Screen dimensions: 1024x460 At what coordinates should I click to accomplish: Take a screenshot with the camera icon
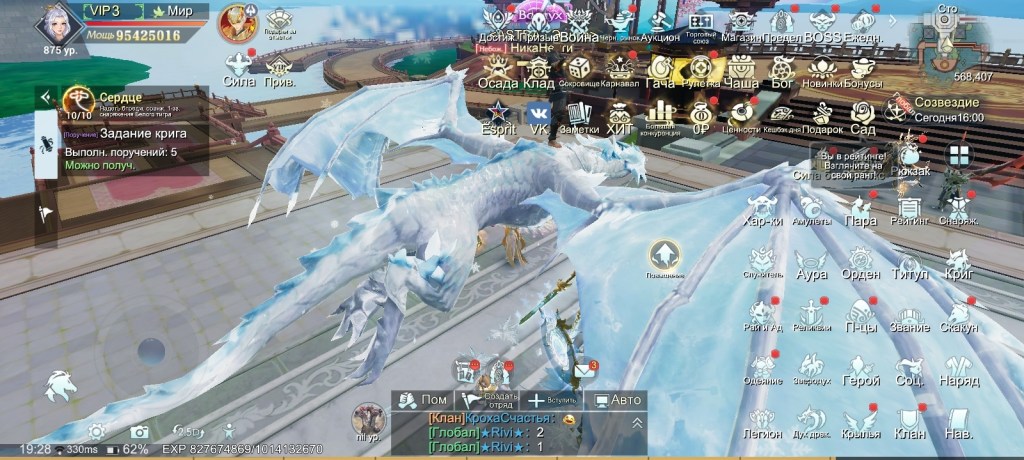click(x=139, y=431)
